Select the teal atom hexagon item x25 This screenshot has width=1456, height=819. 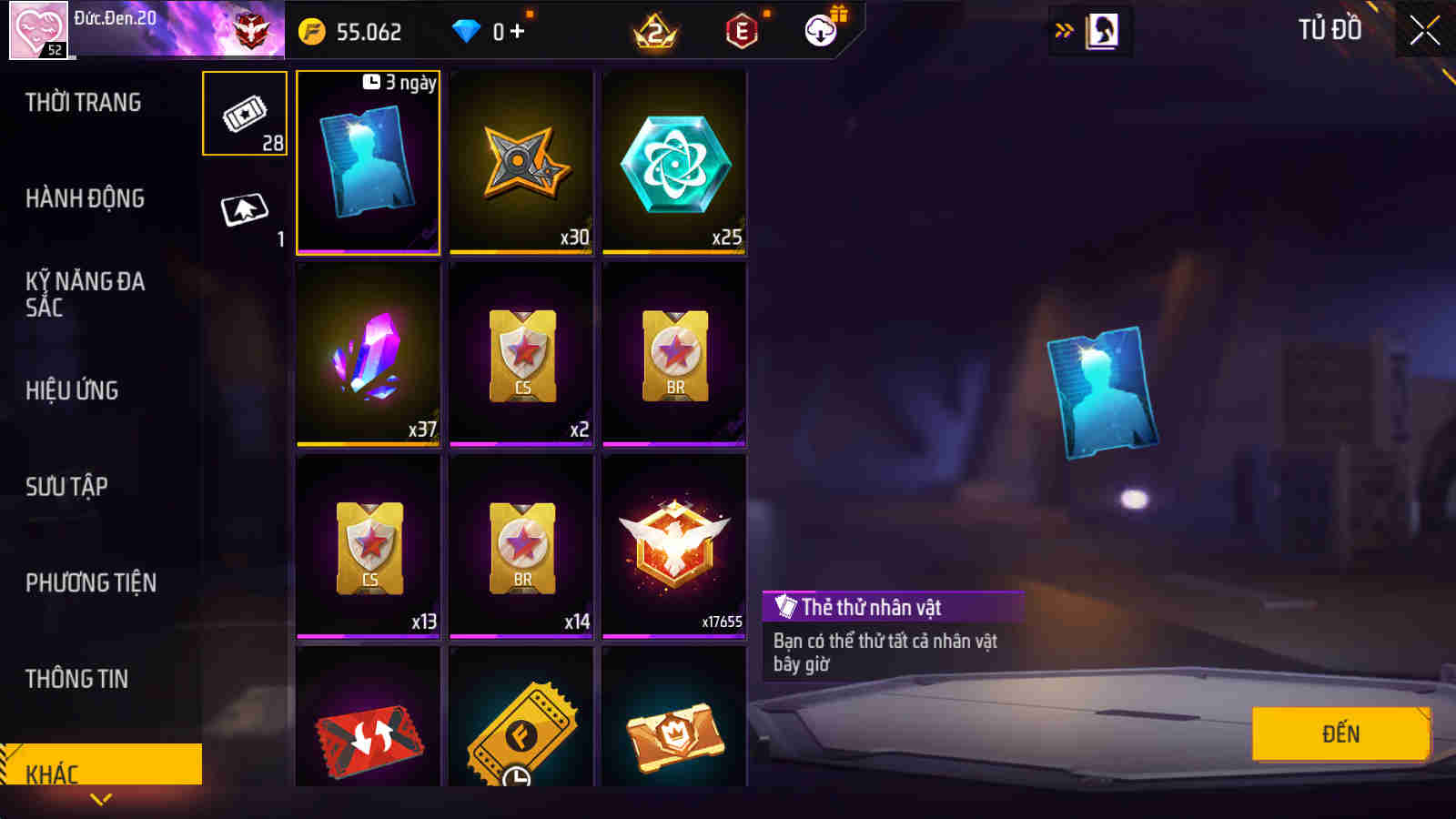pyautogui.click(x=673, y=164)
